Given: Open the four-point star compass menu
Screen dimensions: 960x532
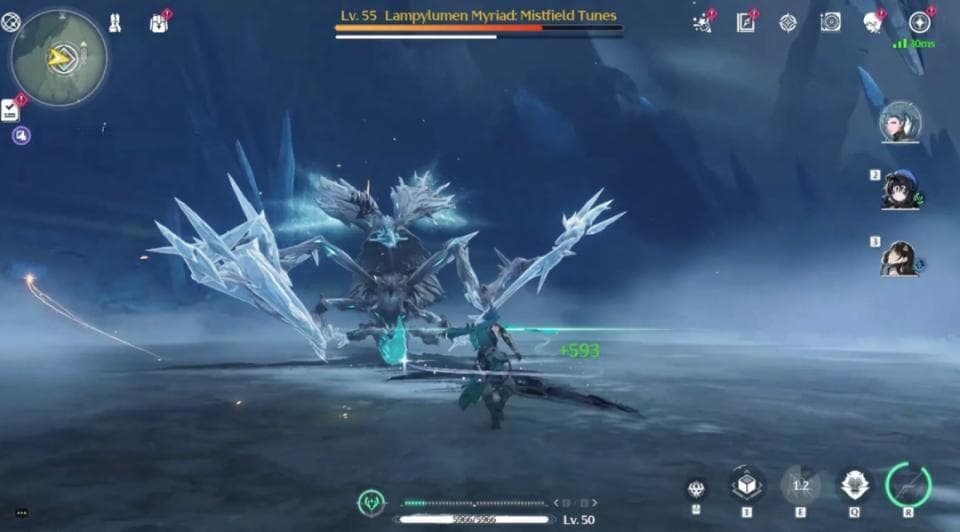Looking at the screenshot, I should 919,22.
